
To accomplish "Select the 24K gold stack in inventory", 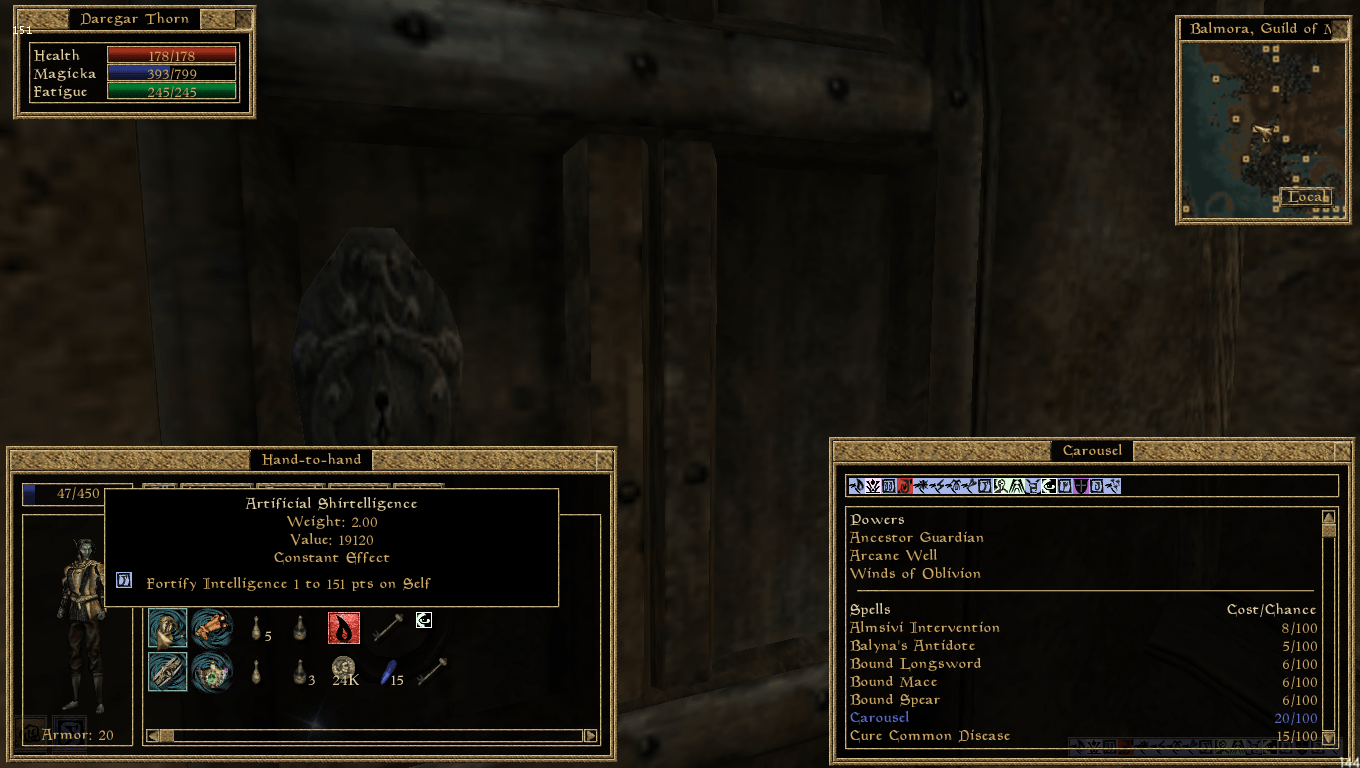I will 346,668.
